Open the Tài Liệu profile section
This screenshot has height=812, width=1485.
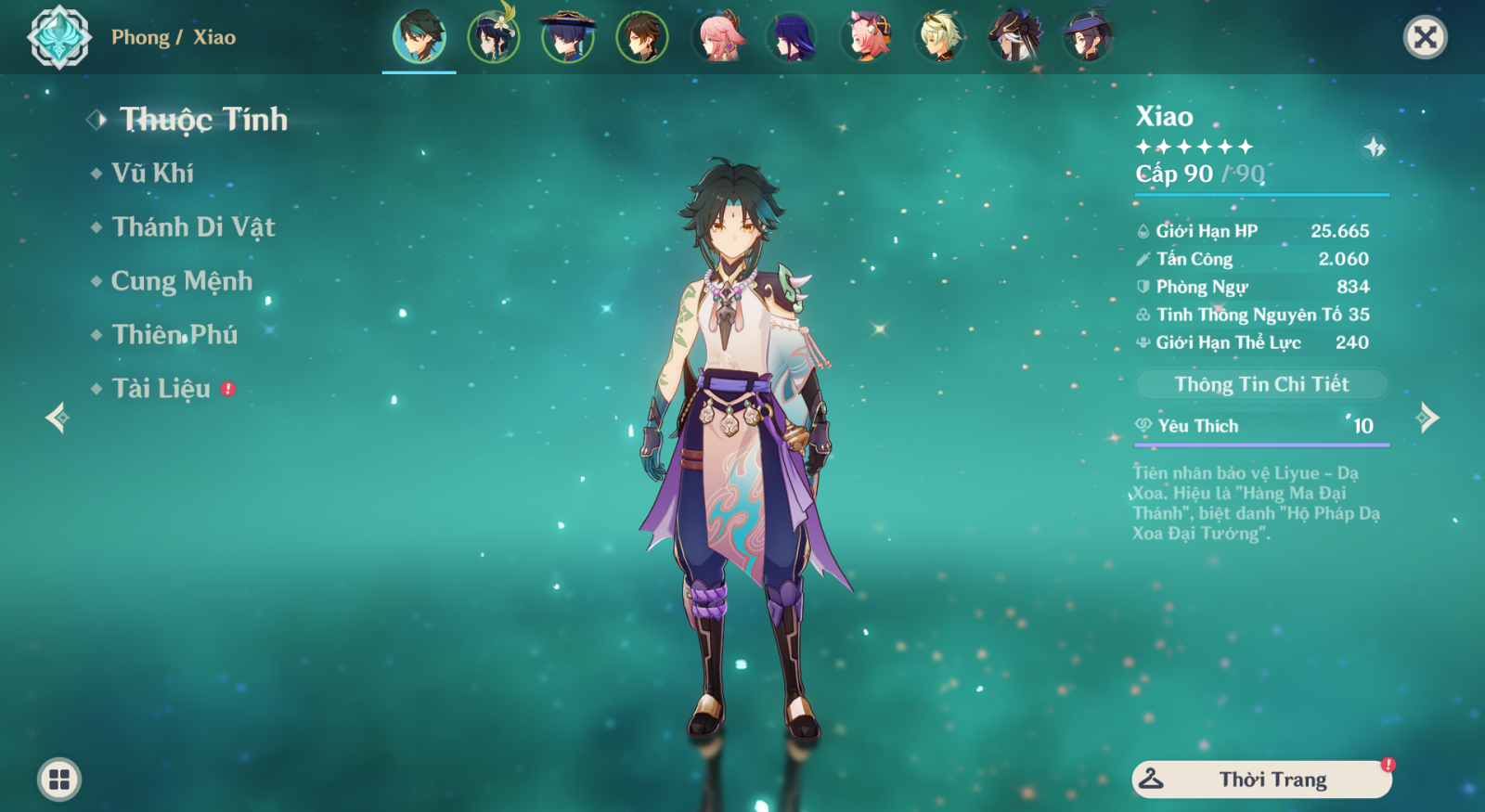point(161,389)
